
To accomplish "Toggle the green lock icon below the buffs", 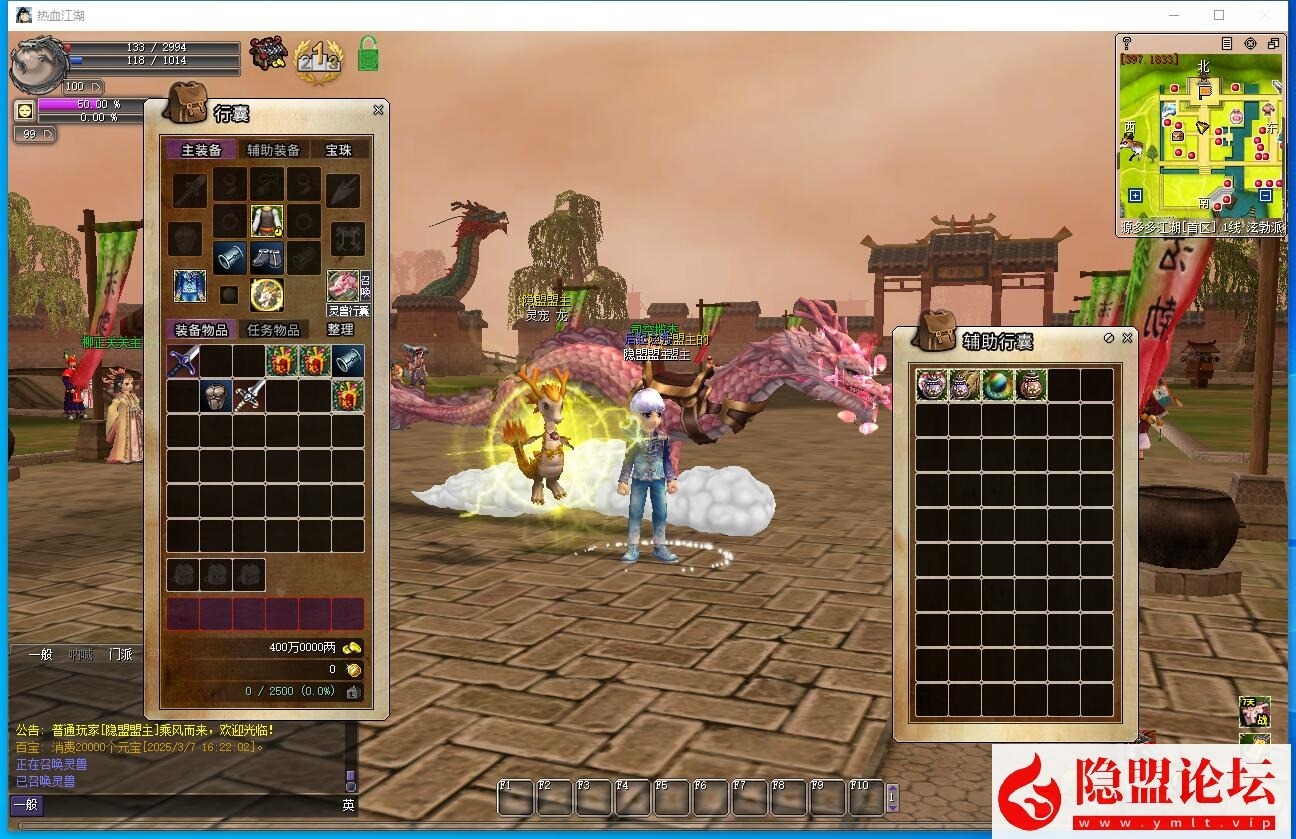I will (366, 55).
